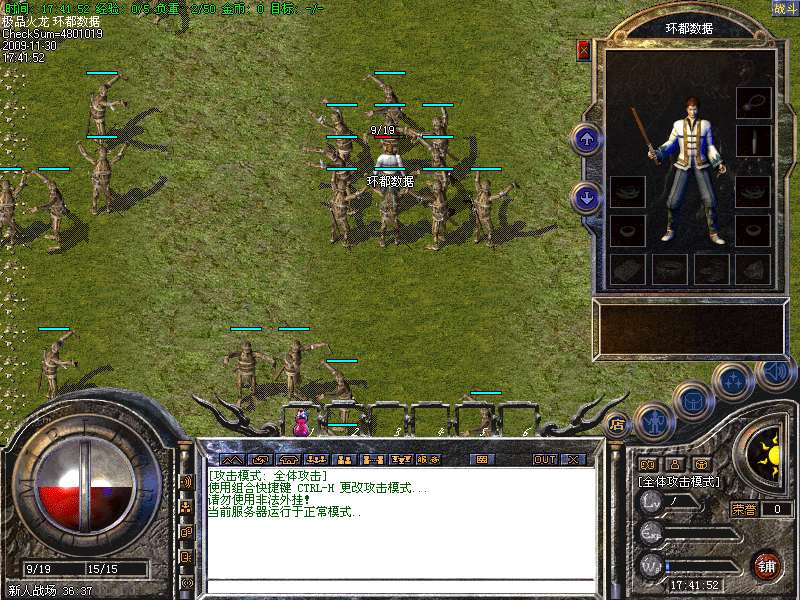Use the pink potion in belt slot
The image size is (800, 600).
[x=299, y=424]
